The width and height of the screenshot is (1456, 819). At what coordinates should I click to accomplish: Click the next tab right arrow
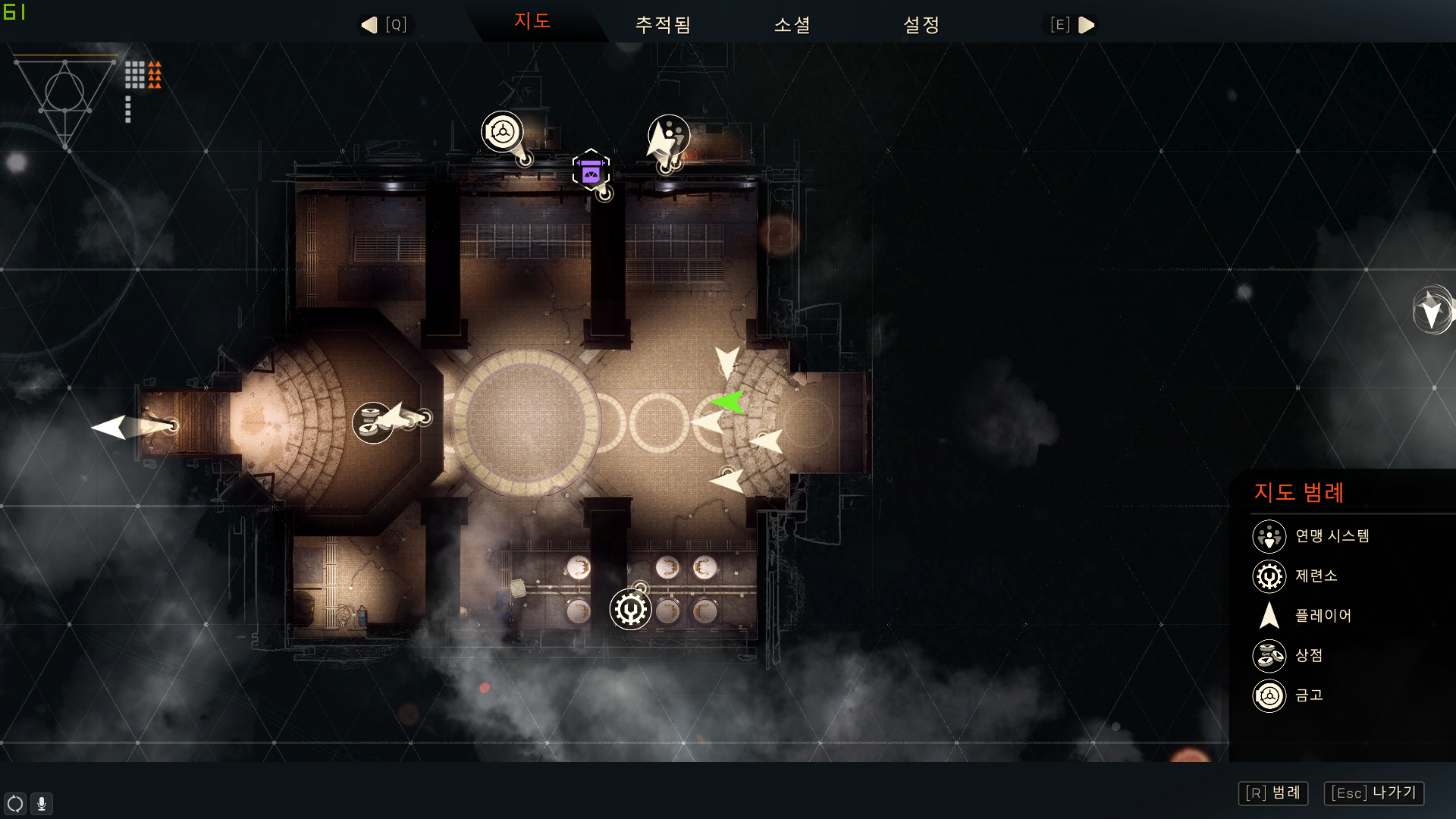coord(1086,25)
